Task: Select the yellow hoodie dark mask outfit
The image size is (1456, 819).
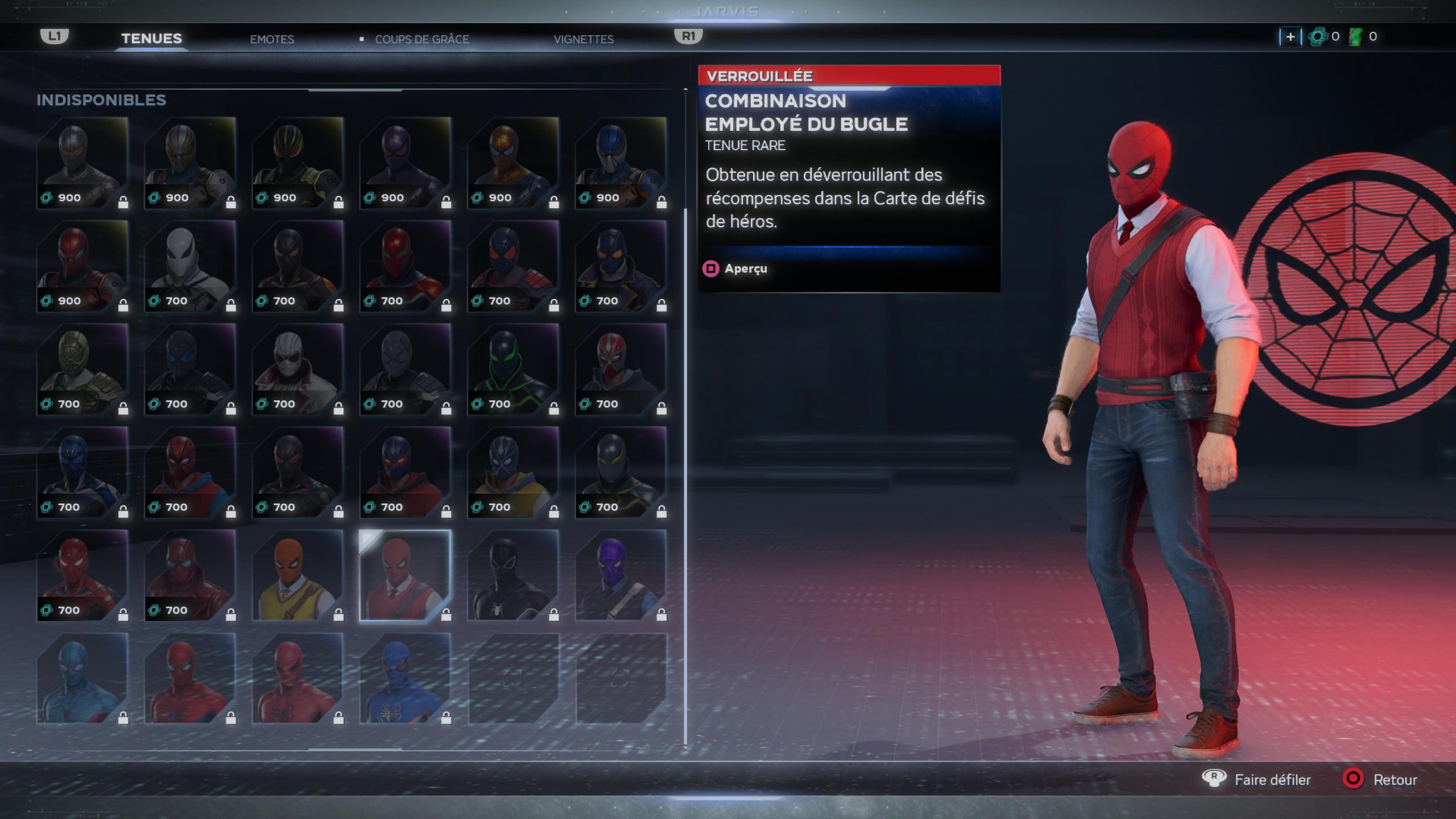Action: [513, 472]
